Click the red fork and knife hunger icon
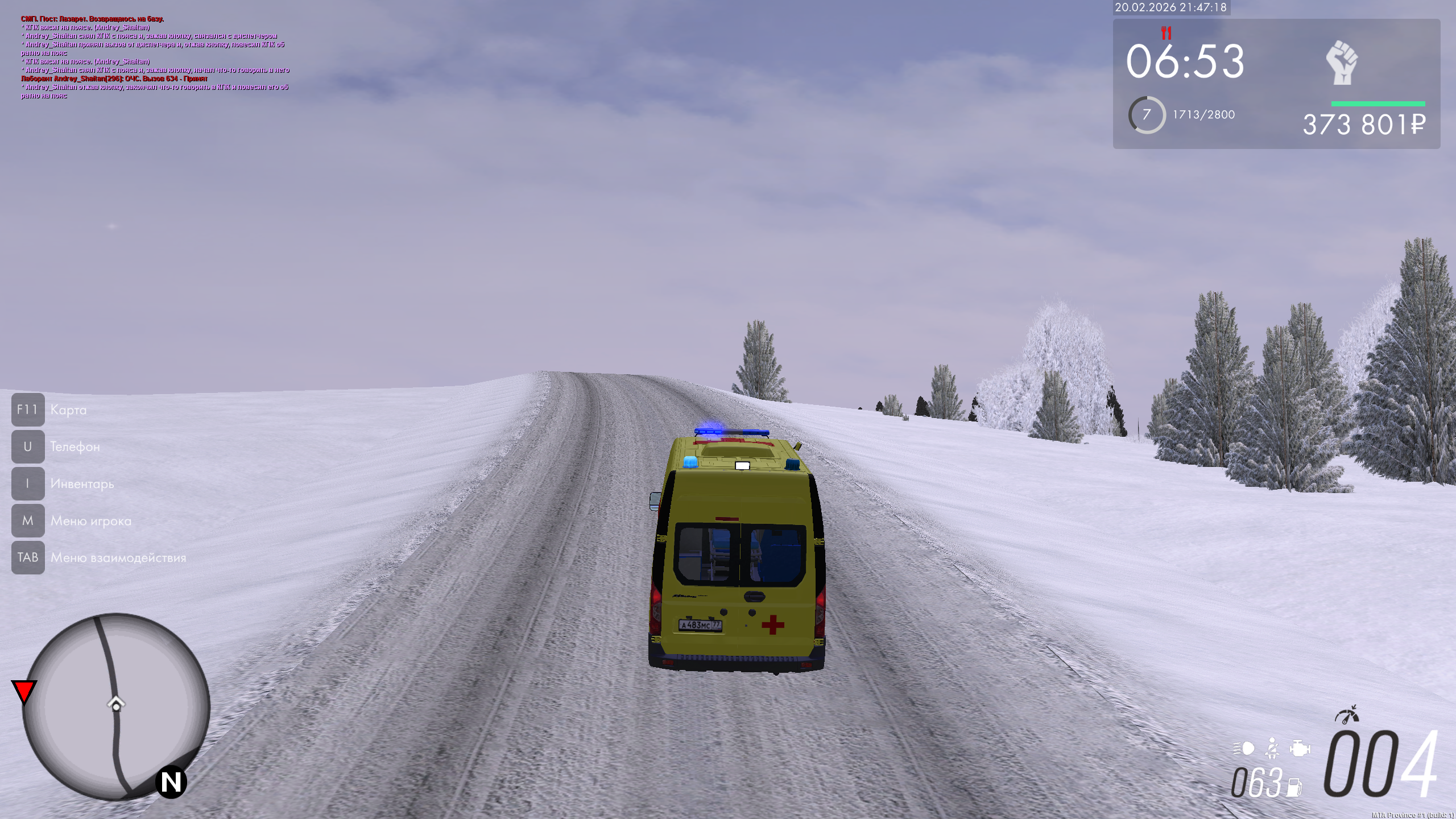This screenshot has width=1456, height=819. 1166,33
